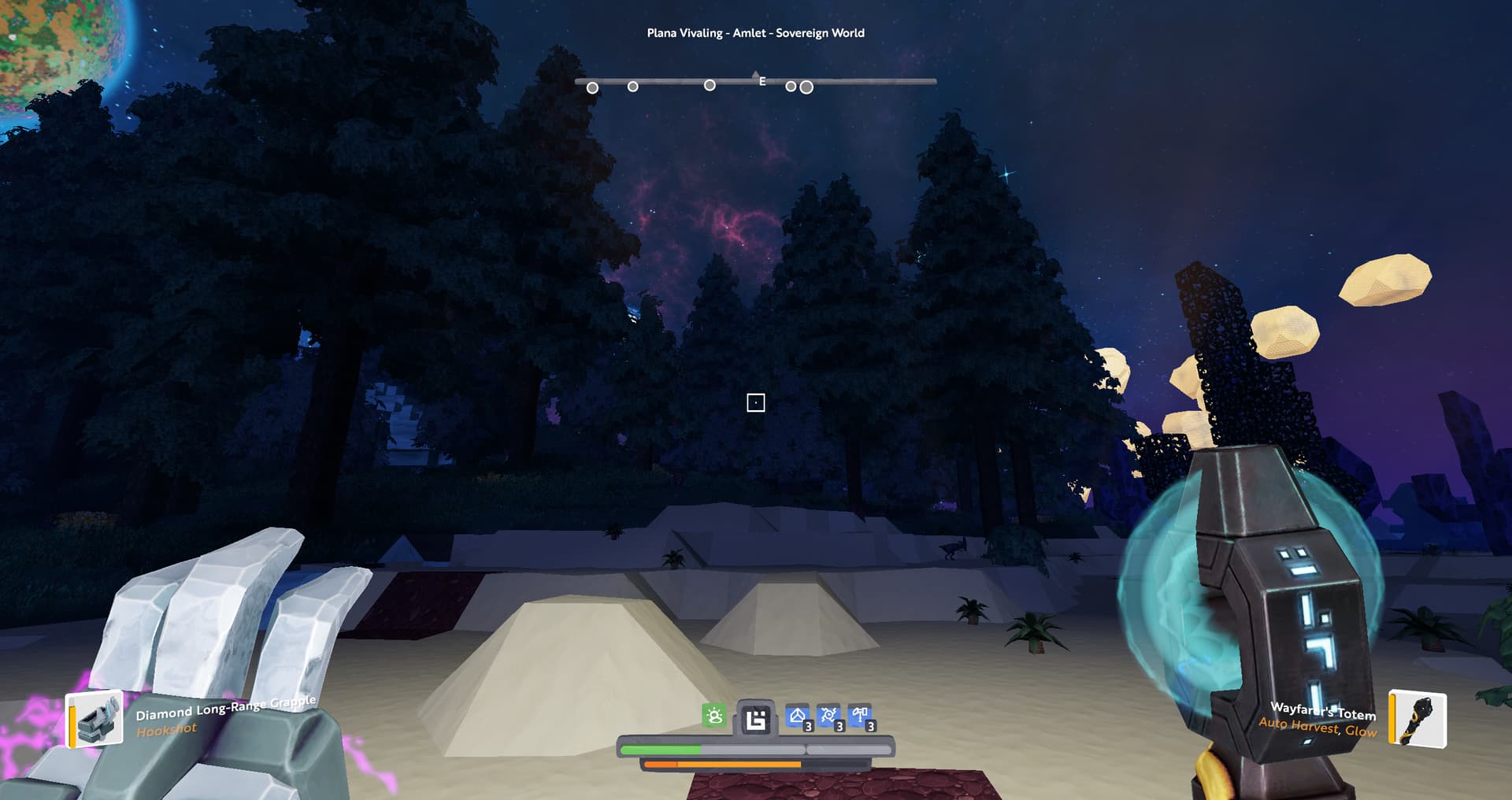The height and width of the screenshot is (800, 1512).
Task: Click the blue 3D shape buff icon
Action: [798, 717]
